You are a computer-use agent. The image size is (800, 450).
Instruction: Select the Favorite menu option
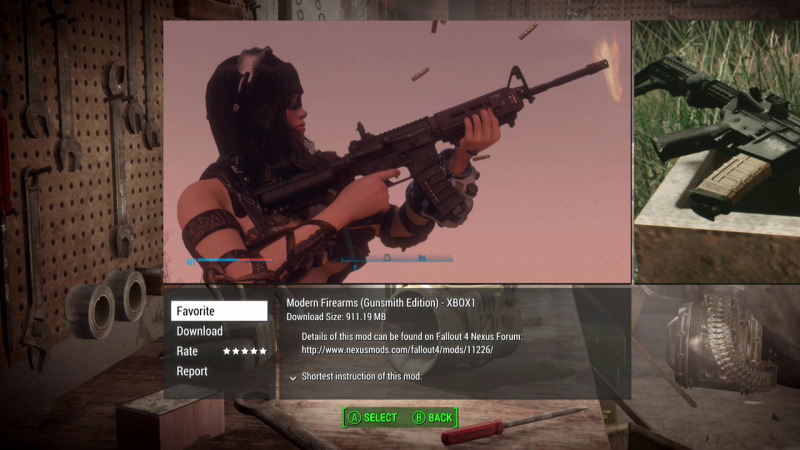(x=218, y=311)
